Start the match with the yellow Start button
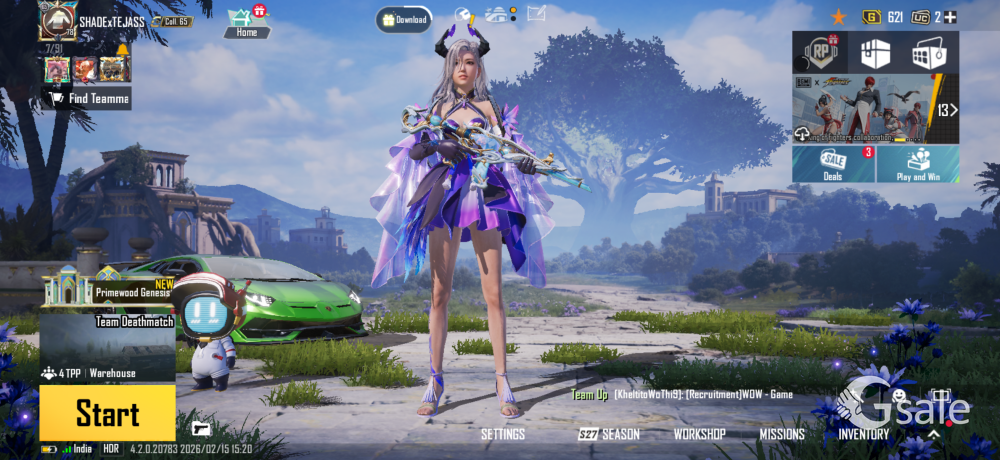 [107, 413]
